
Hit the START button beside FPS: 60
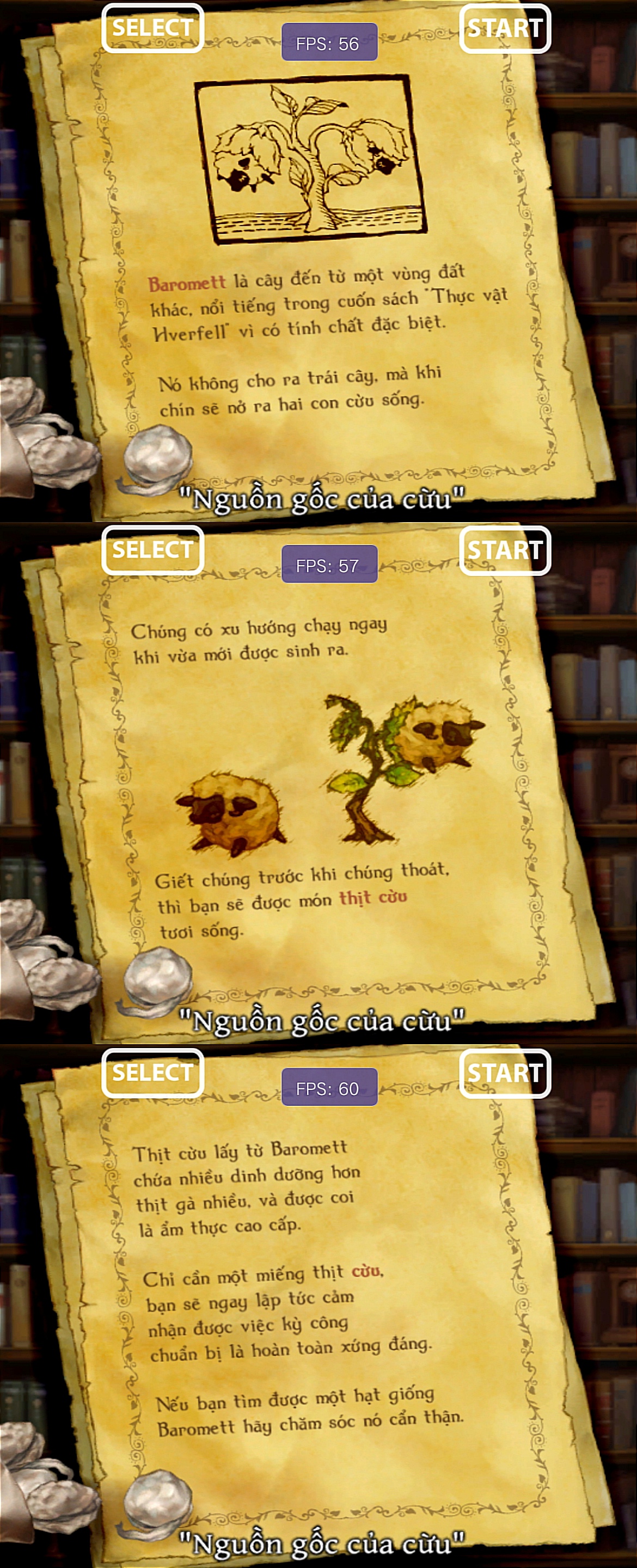505,1073
